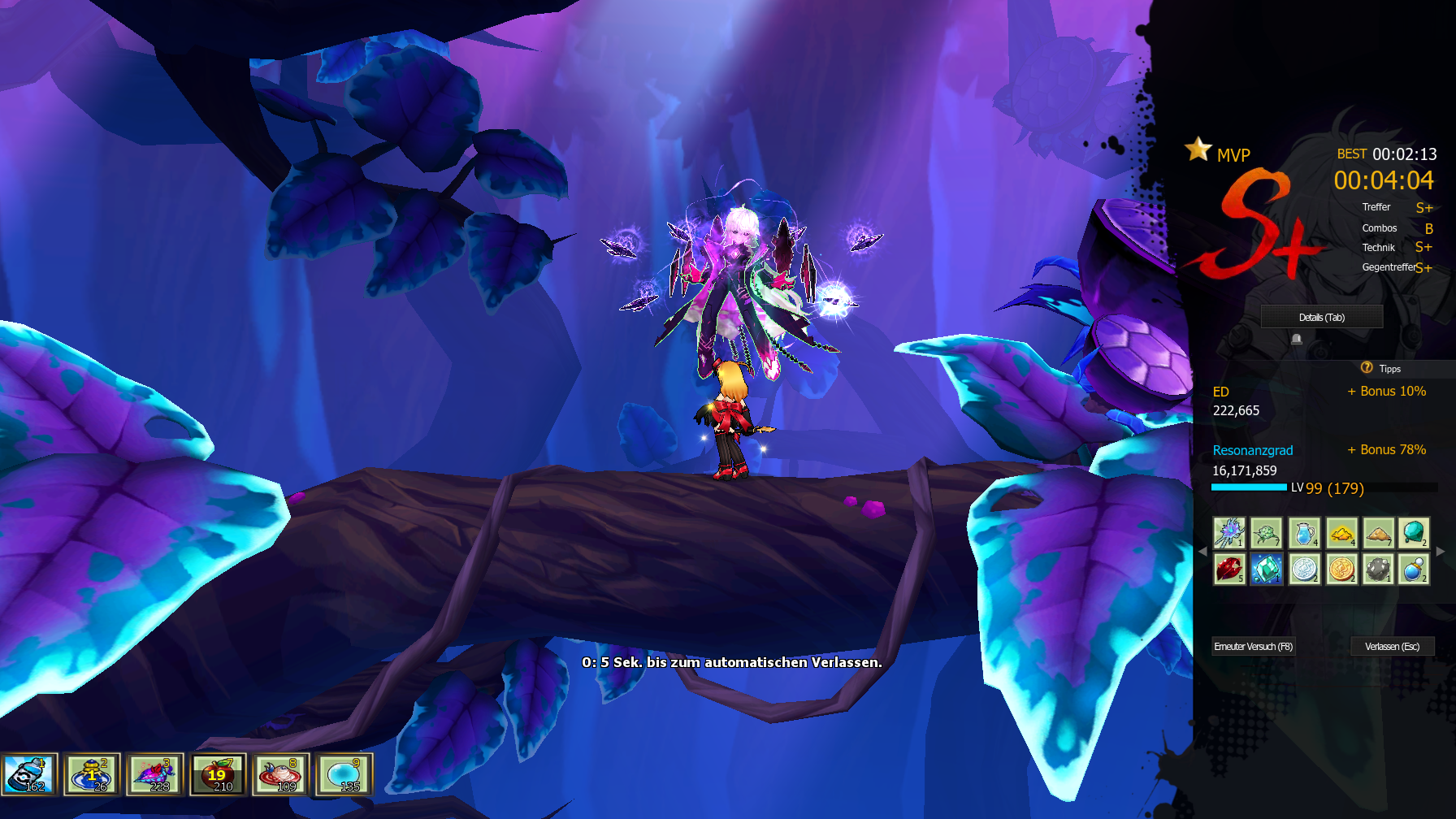Show previous page of loot rewards
The width and height of the screenshot is (1456, 819).
pos(1202,551)
